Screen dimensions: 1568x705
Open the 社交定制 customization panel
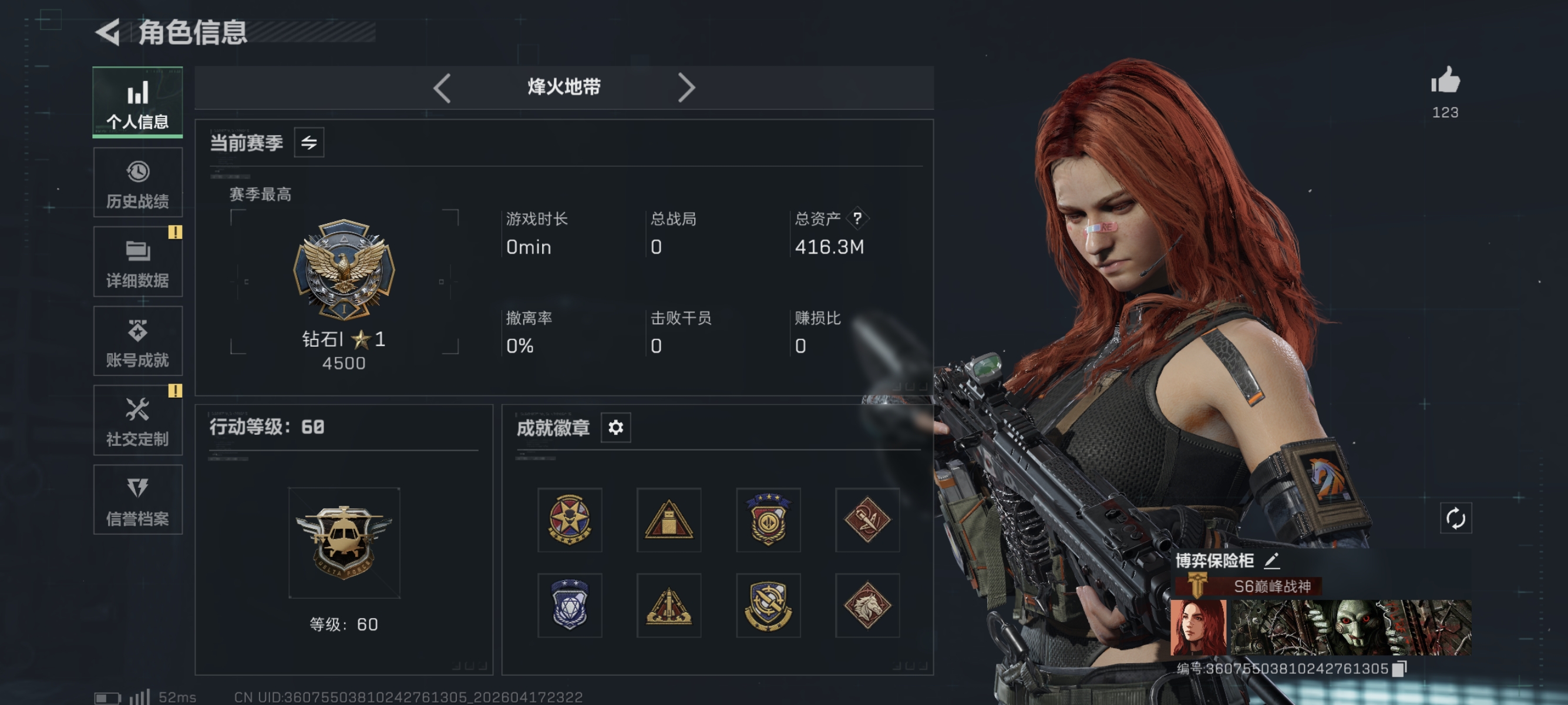(137, 421)
